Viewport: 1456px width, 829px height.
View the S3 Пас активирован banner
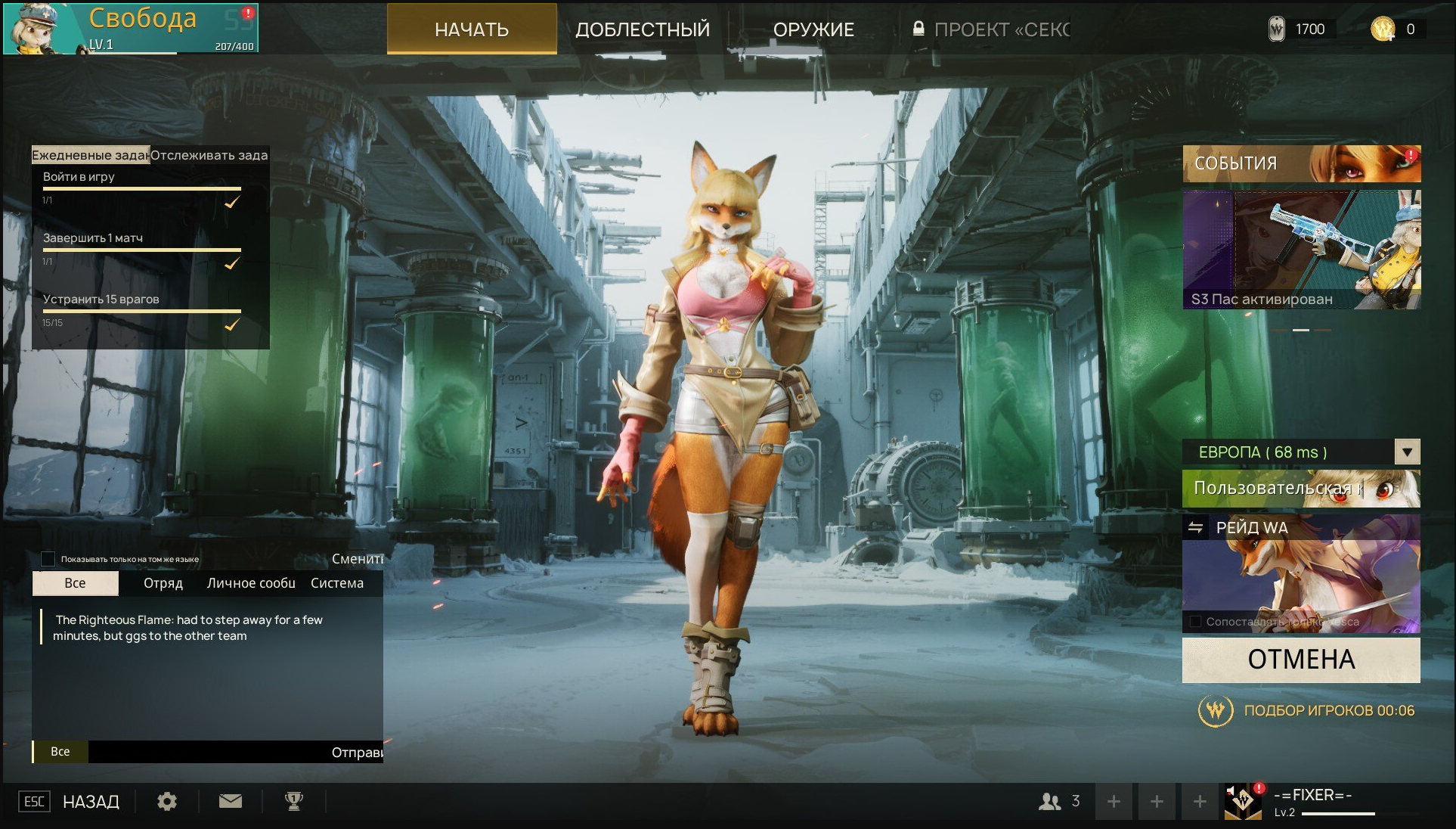pyautogui.click(x=1301, y=250)
